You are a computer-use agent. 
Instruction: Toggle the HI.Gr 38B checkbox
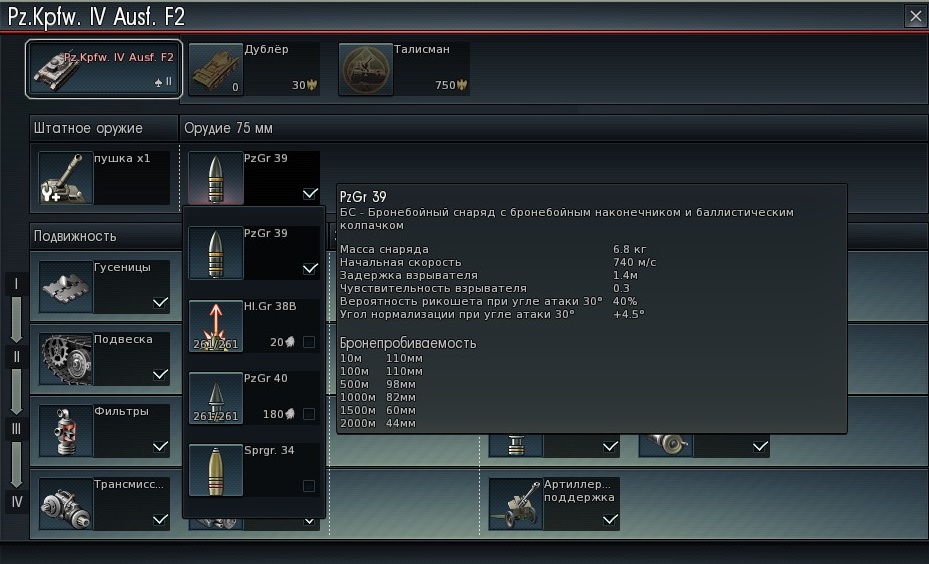point(309,342)
